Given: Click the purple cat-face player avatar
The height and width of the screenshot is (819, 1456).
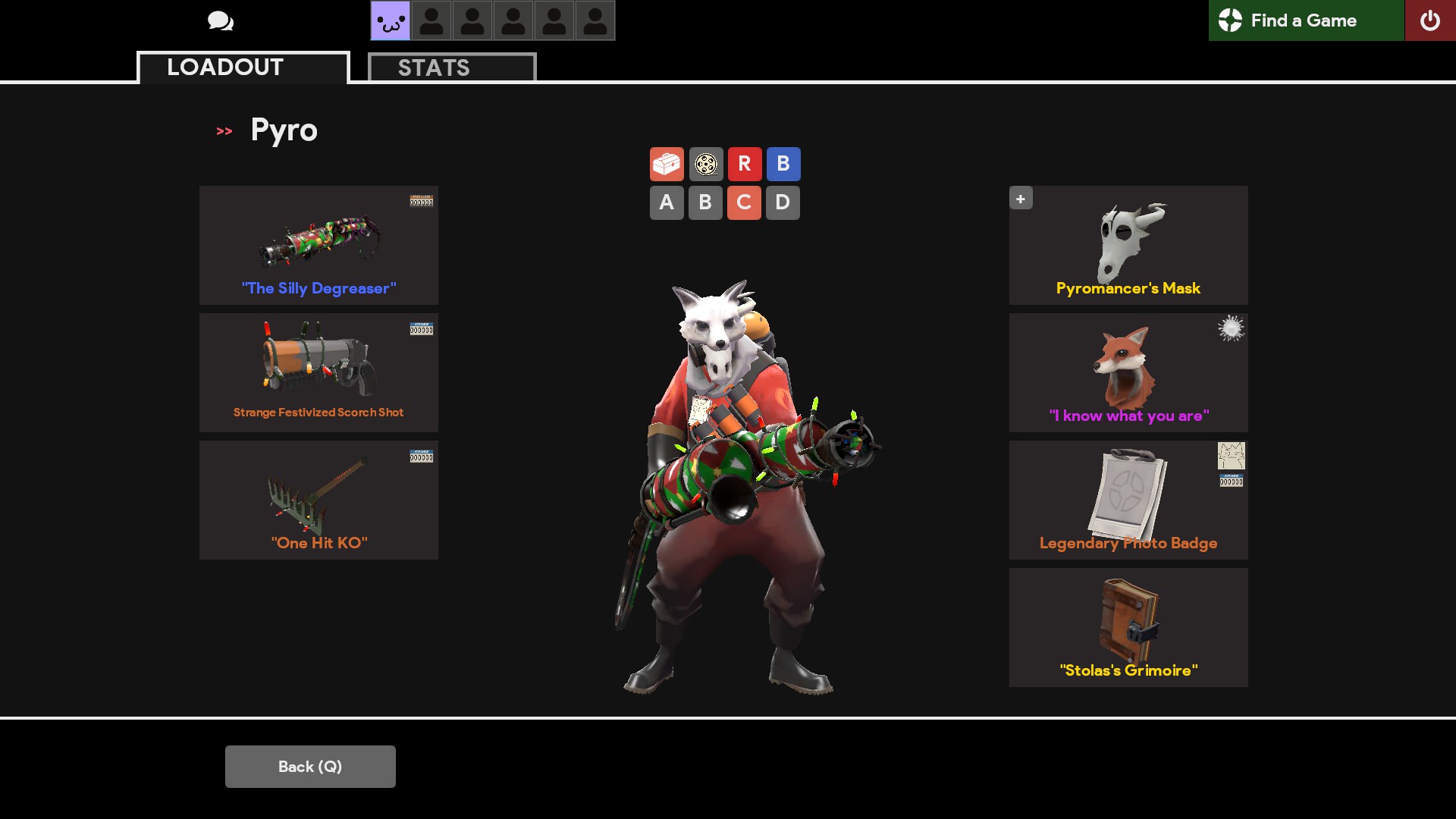Looking at the screenshot, I should point(390,20).
